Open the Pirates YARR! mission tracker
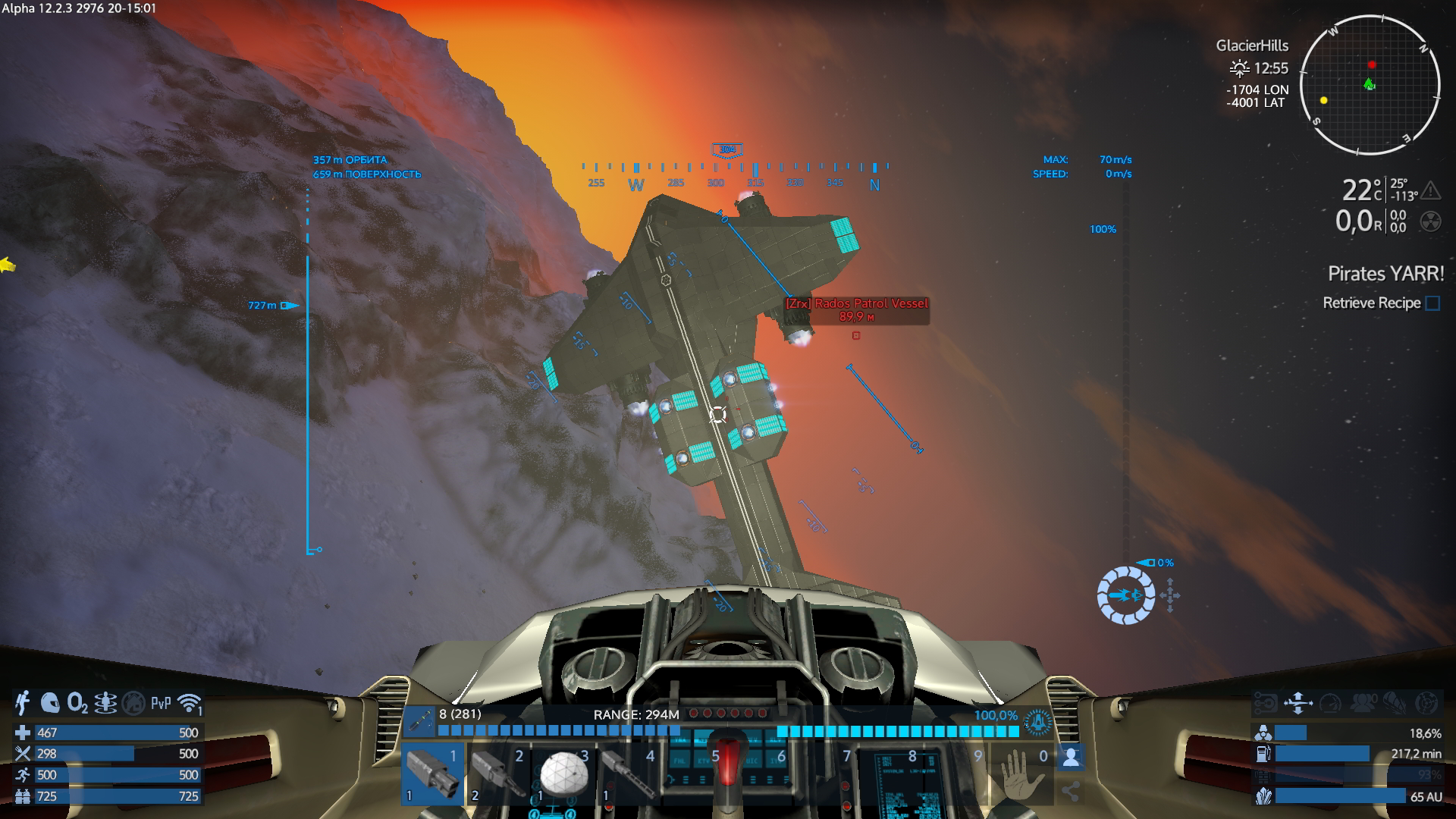The image size is (1456, 819). [x=1385, y=274]
